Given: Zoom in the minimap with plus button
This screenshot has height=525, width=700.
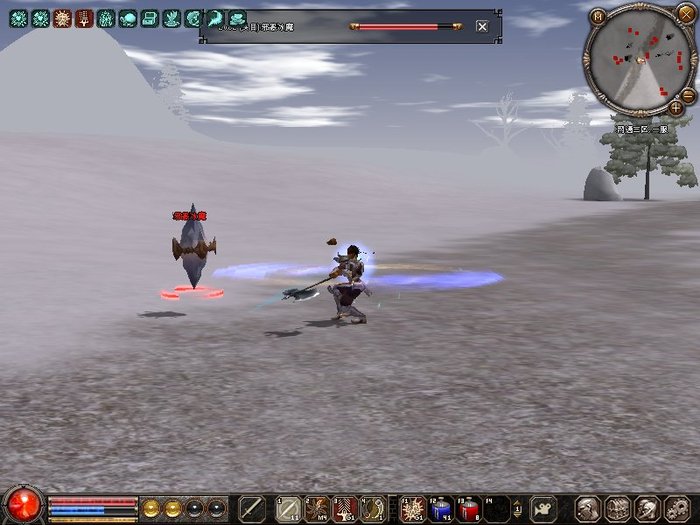Looking at the screenshot, I should click(x=677, y=107).
